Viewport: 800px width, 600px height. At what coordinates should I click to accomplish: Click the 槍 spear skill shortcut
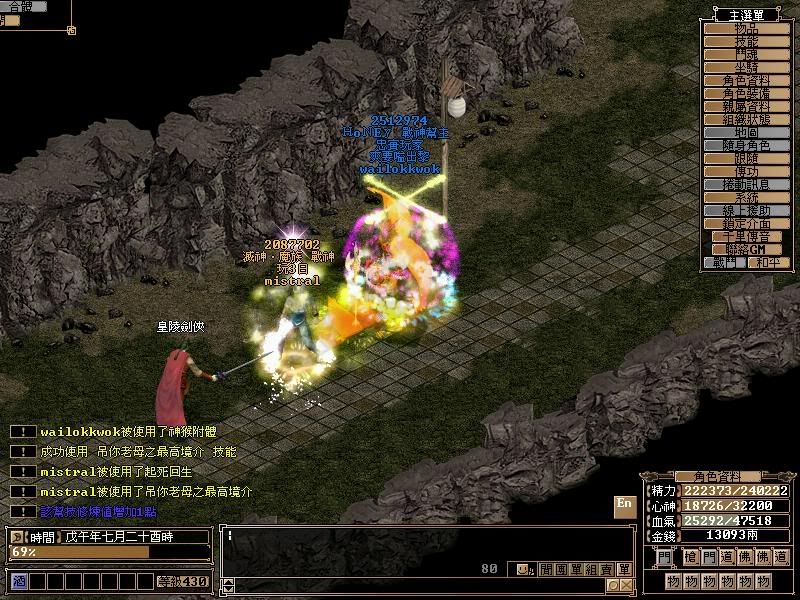pos(687,556)
